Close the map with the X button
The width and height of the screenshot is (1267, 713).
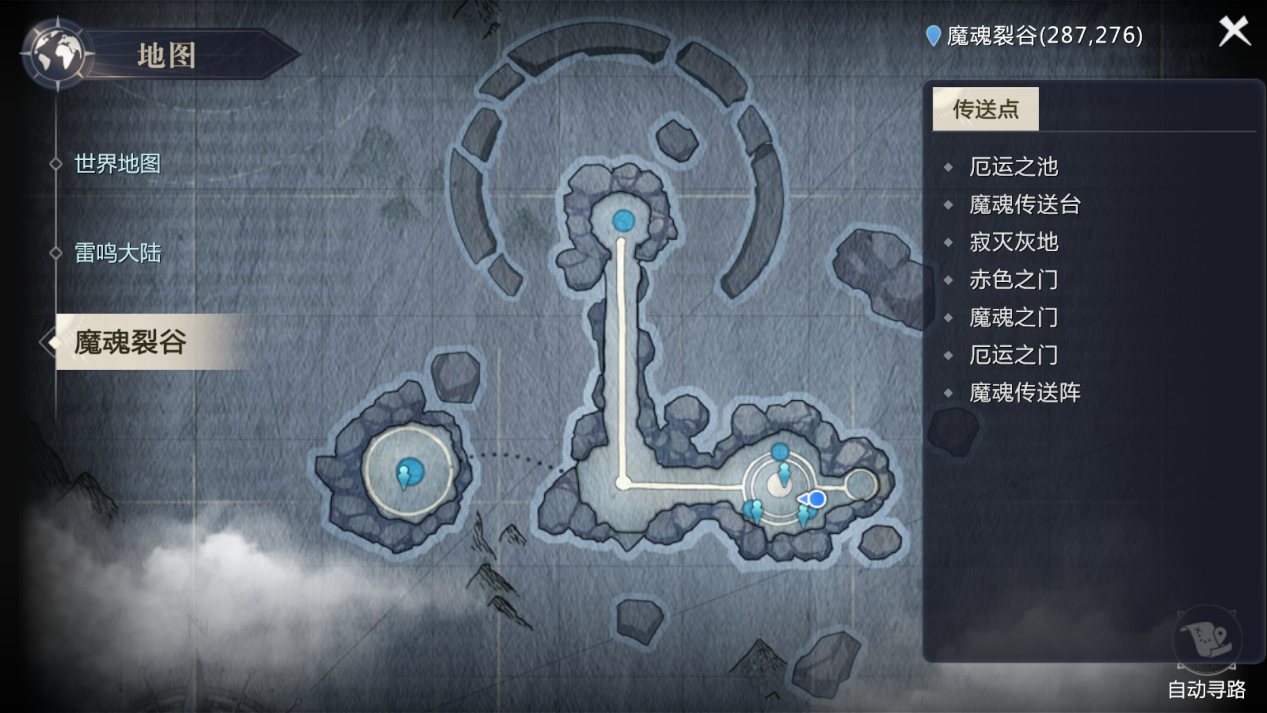point(1234,31)
